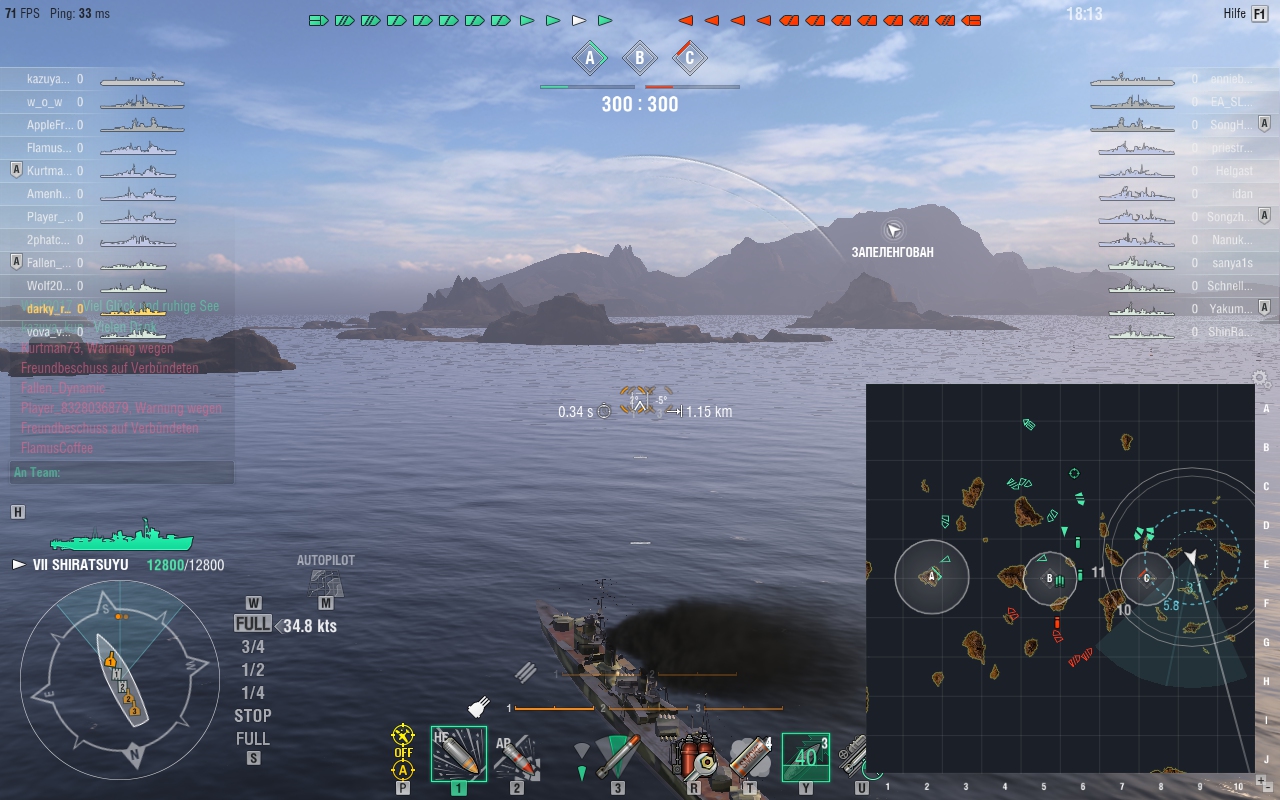Open minimap settings gear
1280x800 pixels.
click(1261, 380)
